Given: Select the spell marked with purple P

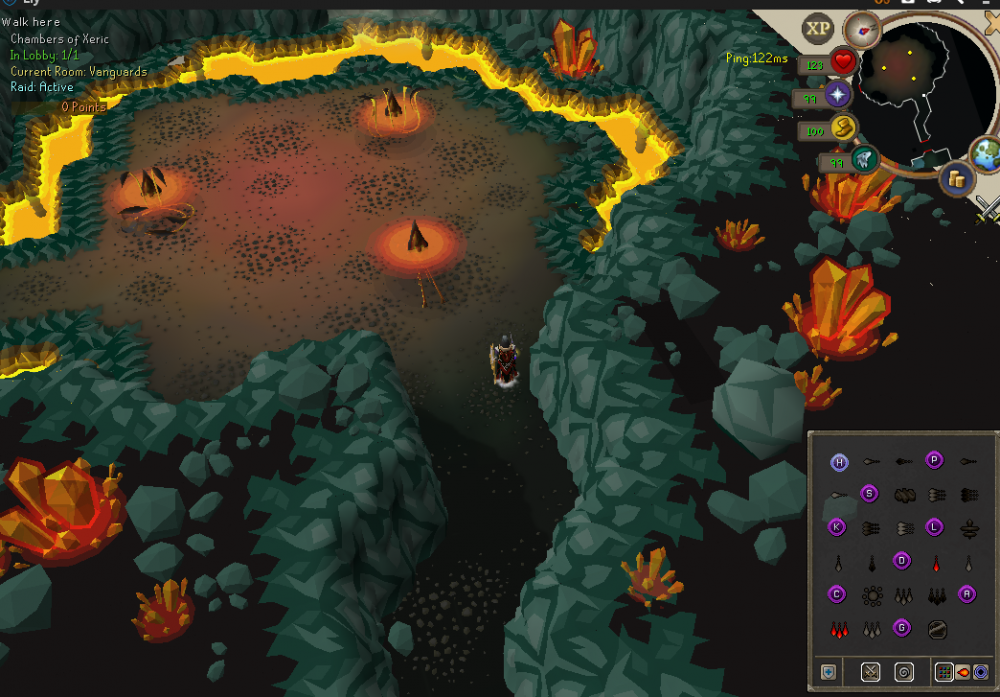Looking at the screenshot, I should [935, 461].
